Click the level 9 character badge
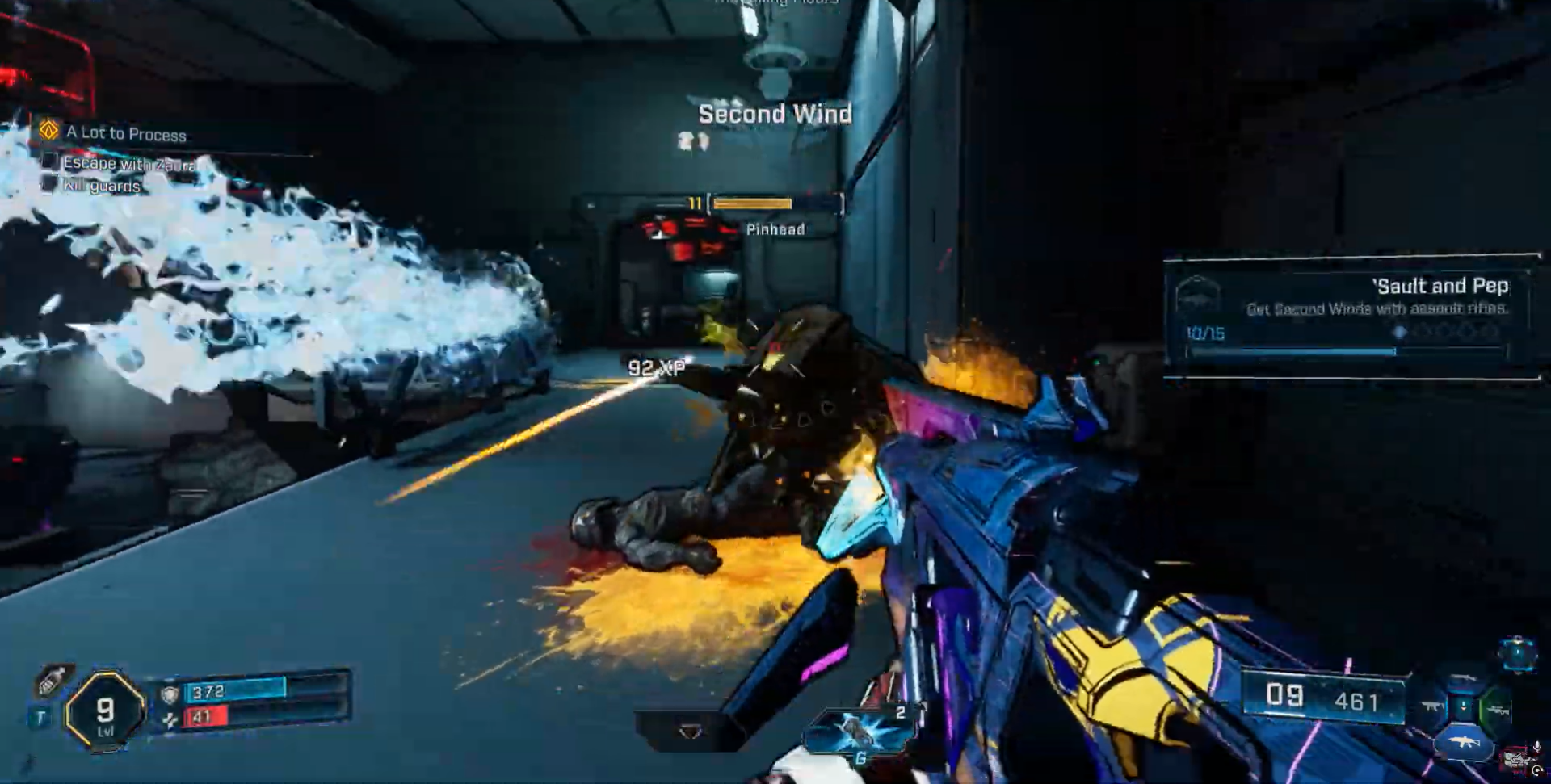This screenshot has width=1551, height=784. pos(105,712)
